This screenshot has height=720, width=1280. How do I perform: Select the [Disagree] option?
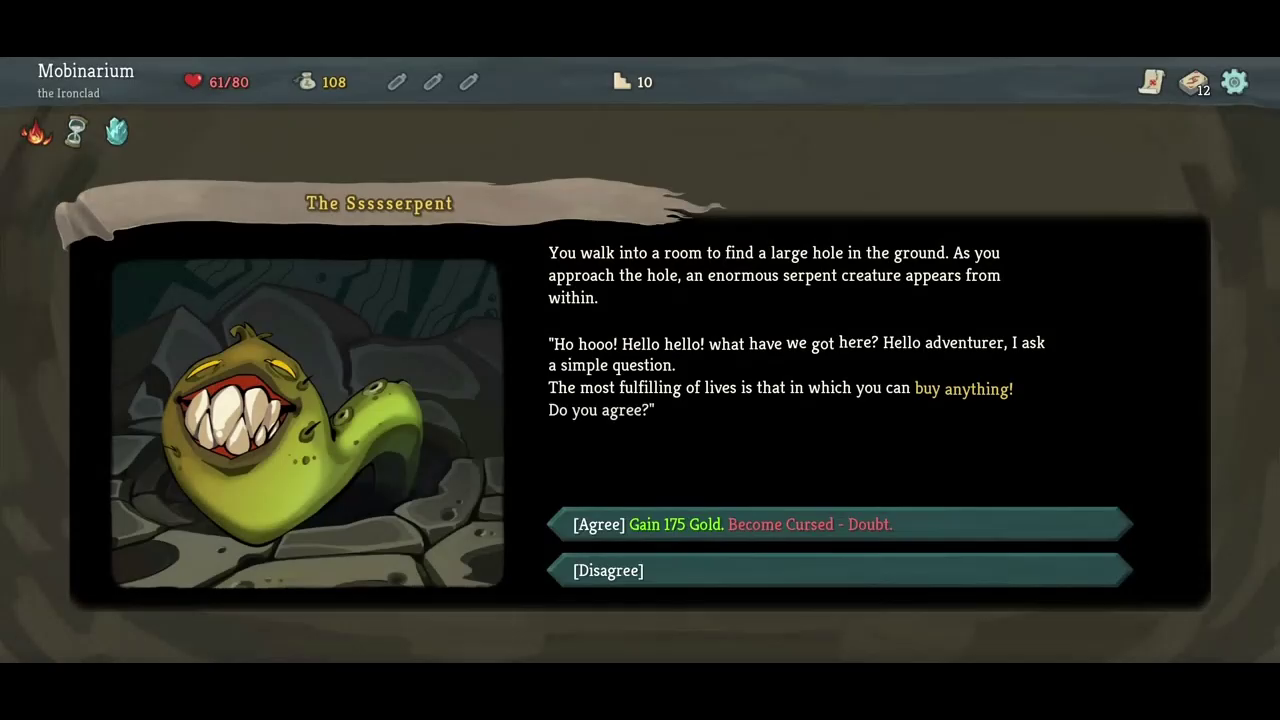pyautogui.click(x=838, y=570)
